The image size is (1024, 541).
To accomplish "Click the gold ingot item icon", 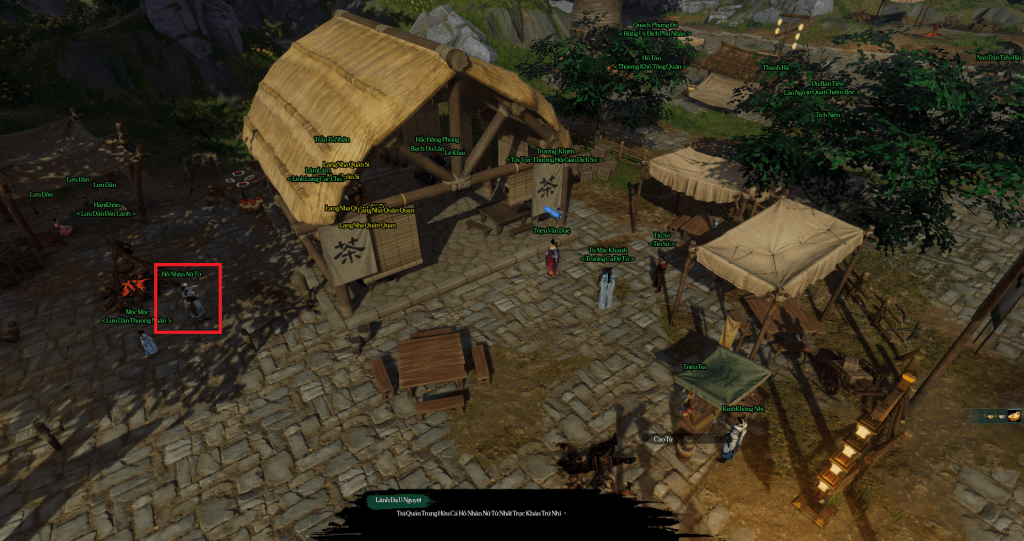I will tap(1013, 415).
